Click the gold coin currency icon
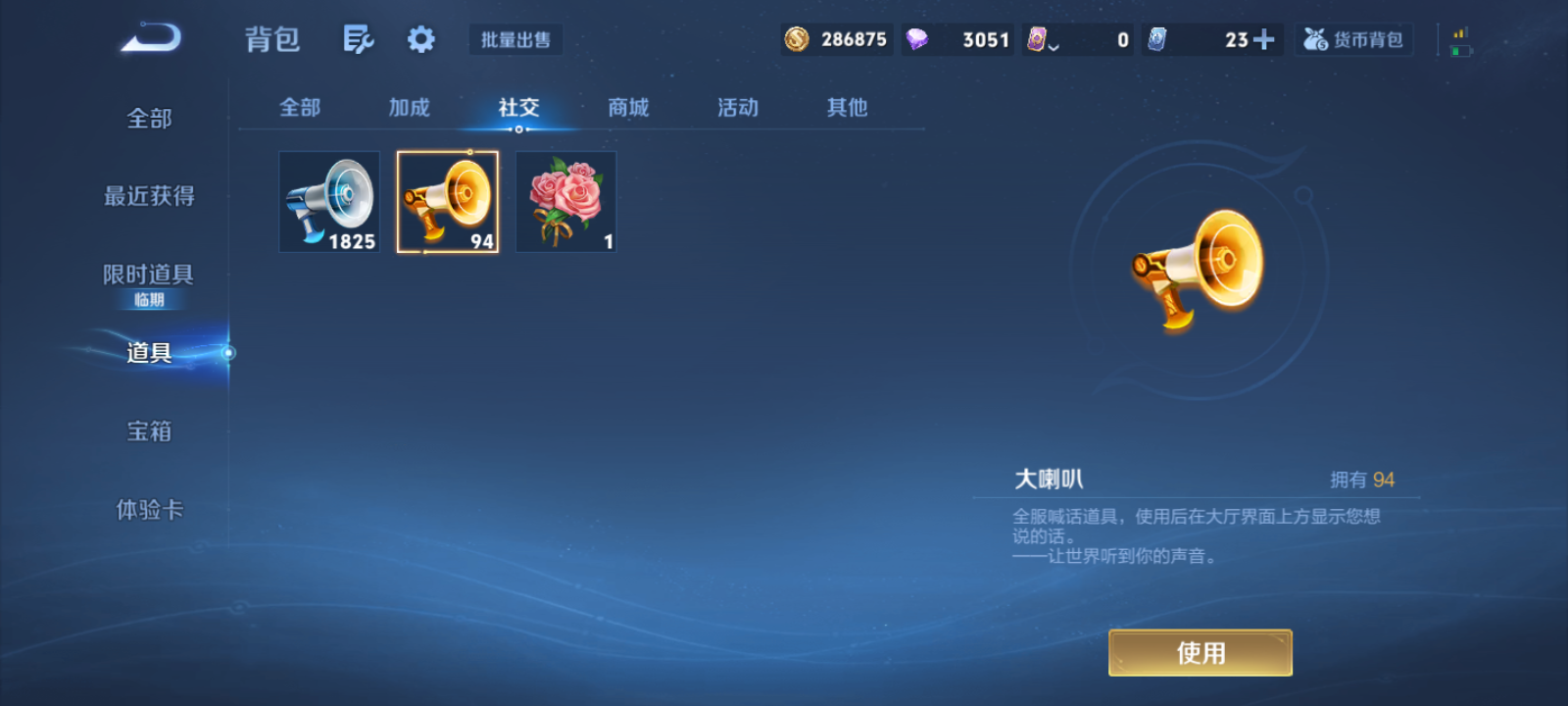The width and height of the screenshot is (1568, 706). coord(795,39)
